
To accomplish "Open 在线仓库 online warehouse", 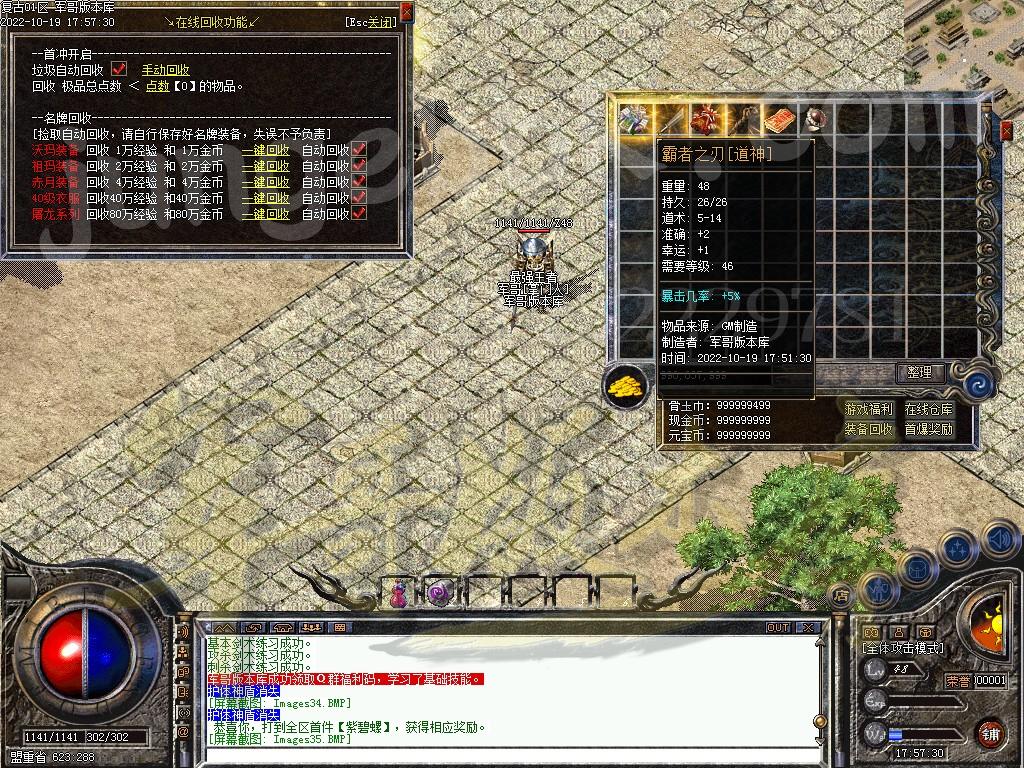I will pyautogui.click(x=929, y=409).
